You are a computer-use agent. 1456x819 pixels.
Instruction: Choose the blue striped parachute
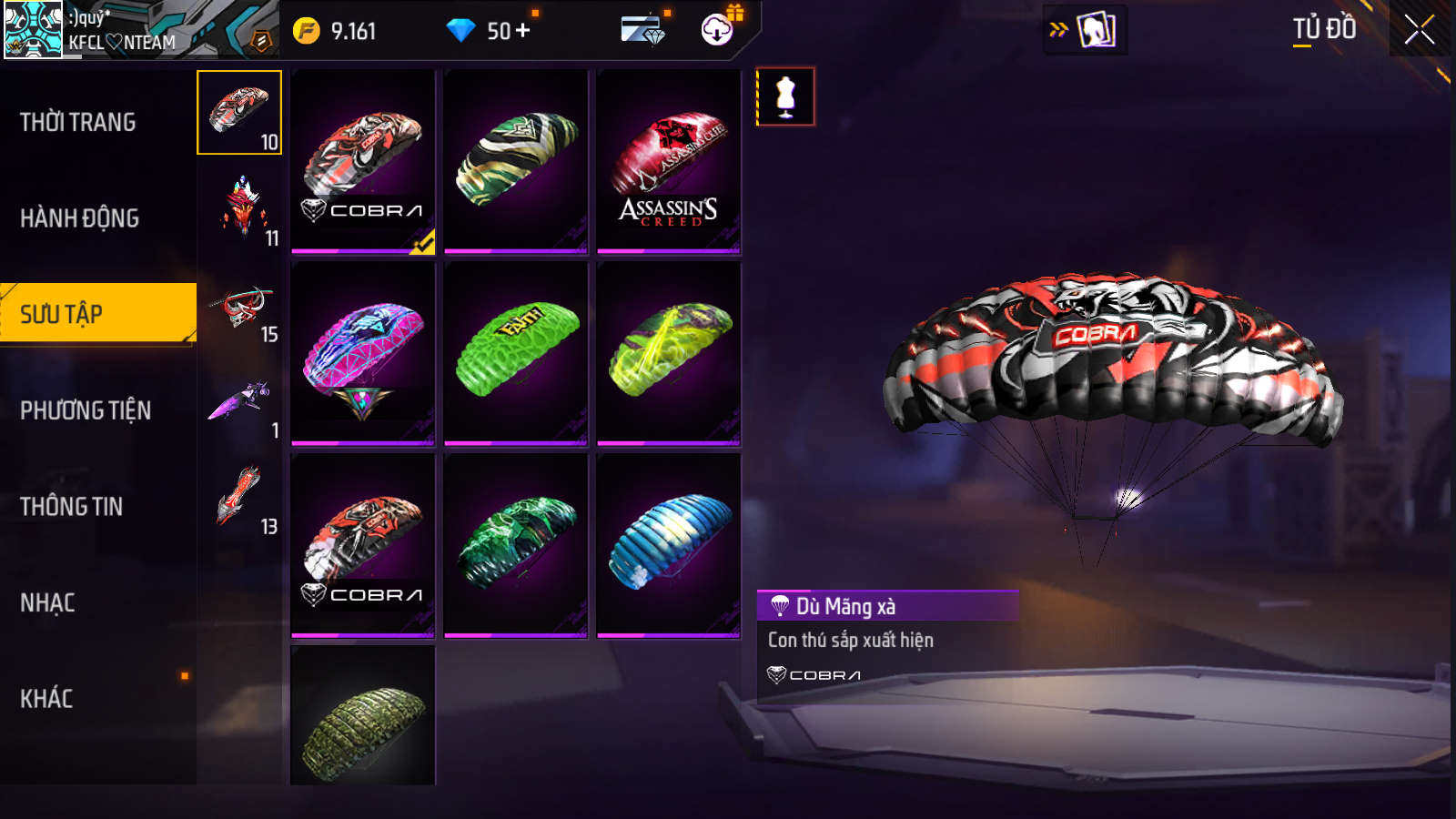click(669, 545)
